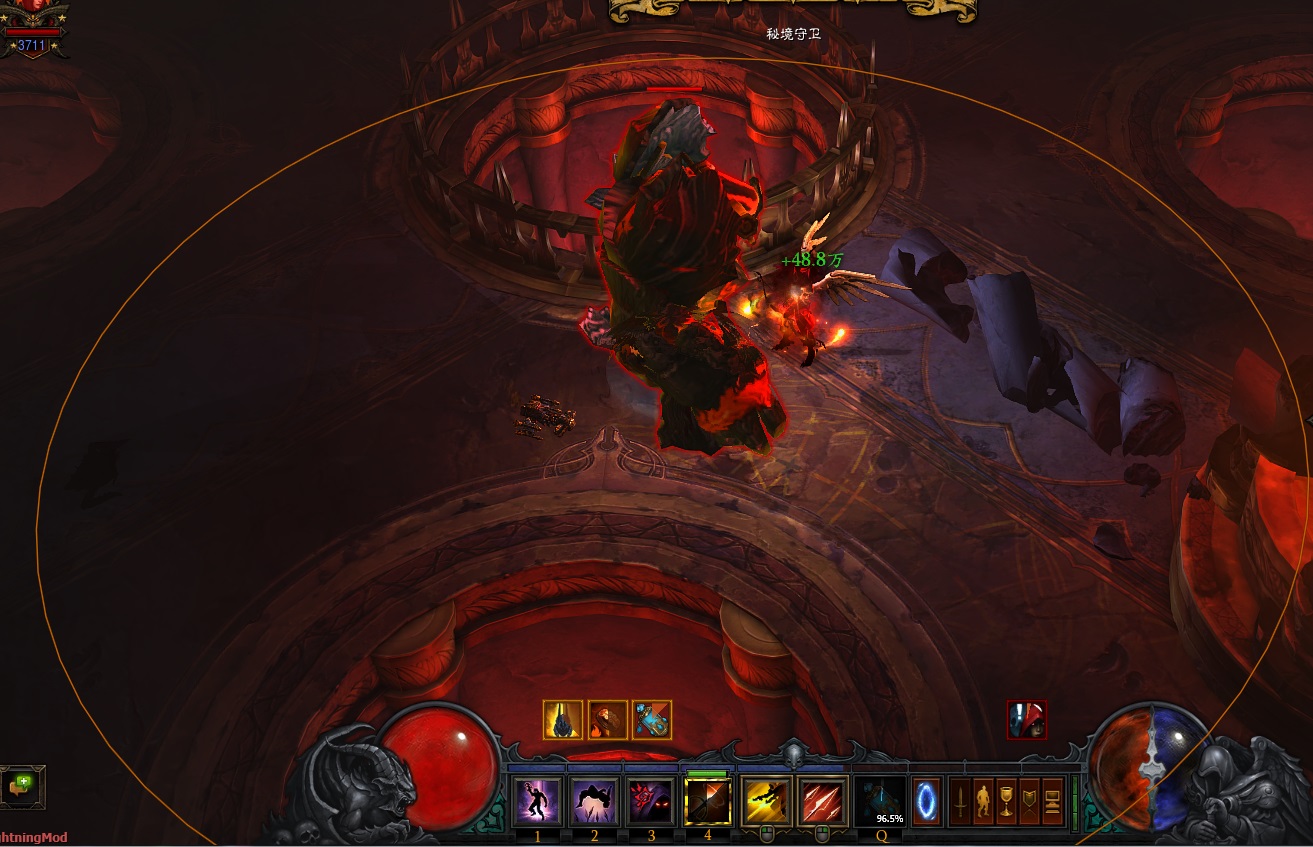Cast the red-eyed hooded figure skill in slot 3

point(651,801)
